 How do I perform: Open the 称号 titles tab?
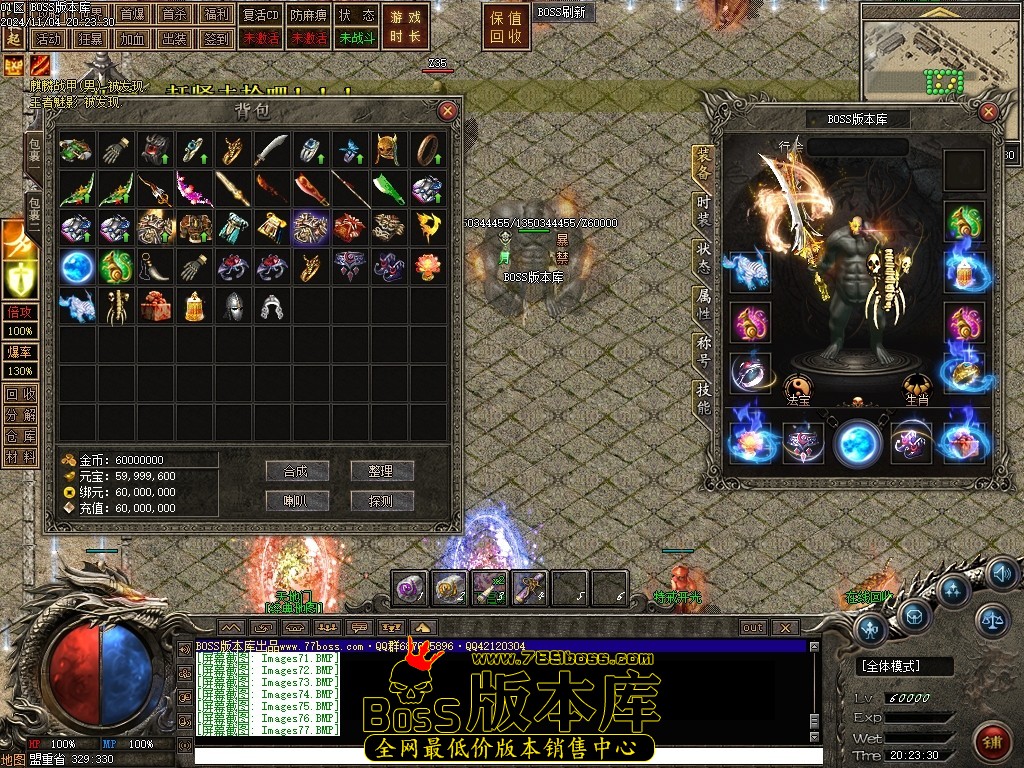704,352
